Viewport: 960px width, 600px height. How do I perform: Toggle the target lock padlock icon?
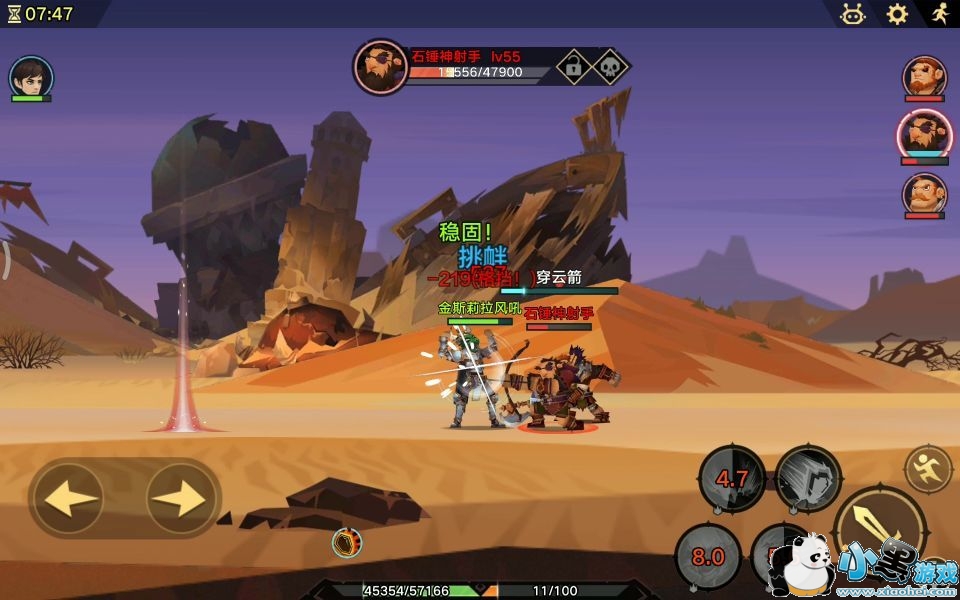(572, 67)
